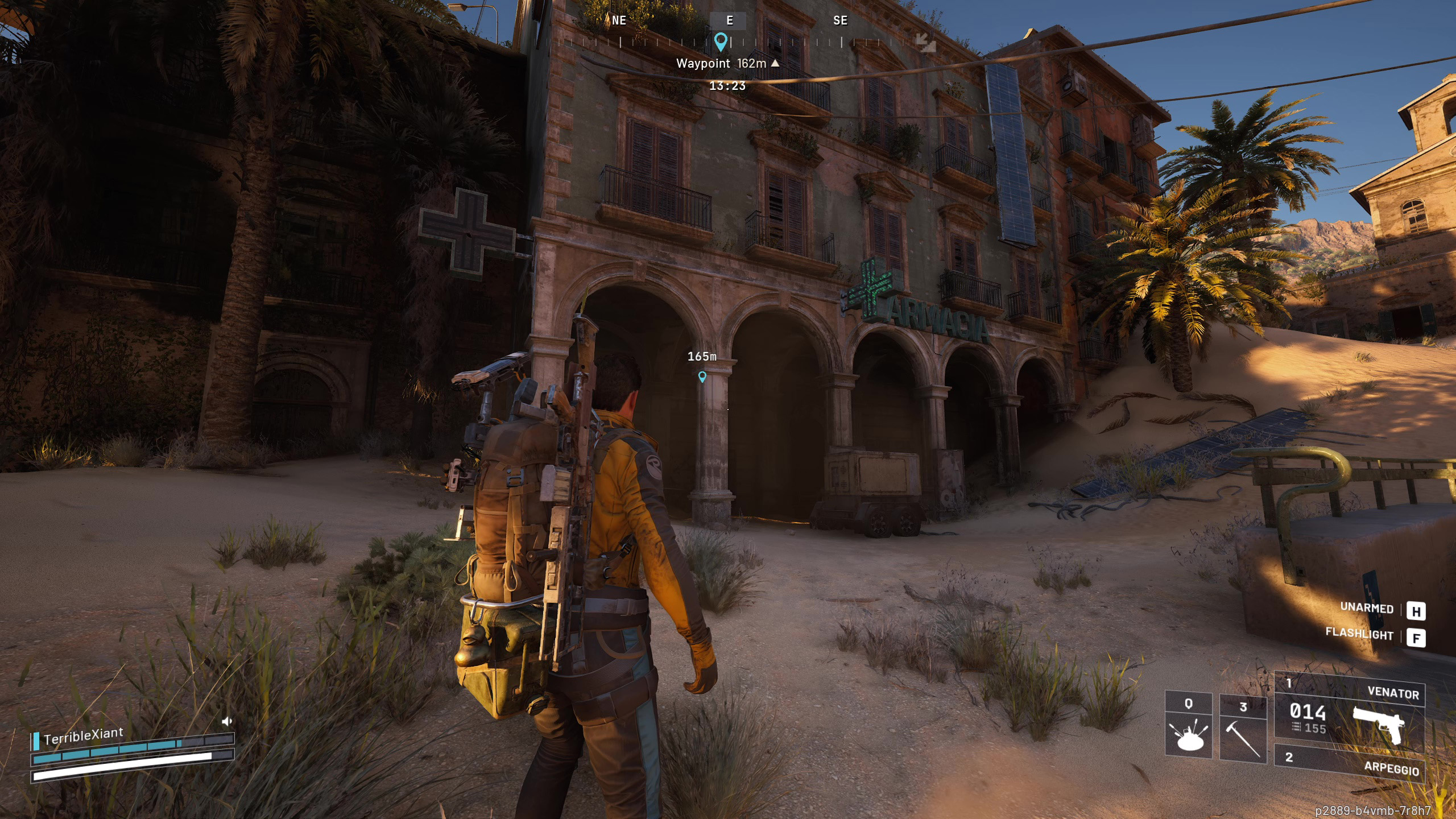This screenshot has height=819, width=1456.
Task: Click the speaker icon above TerribleXiant's bars
Action: (x=227, y=722)
